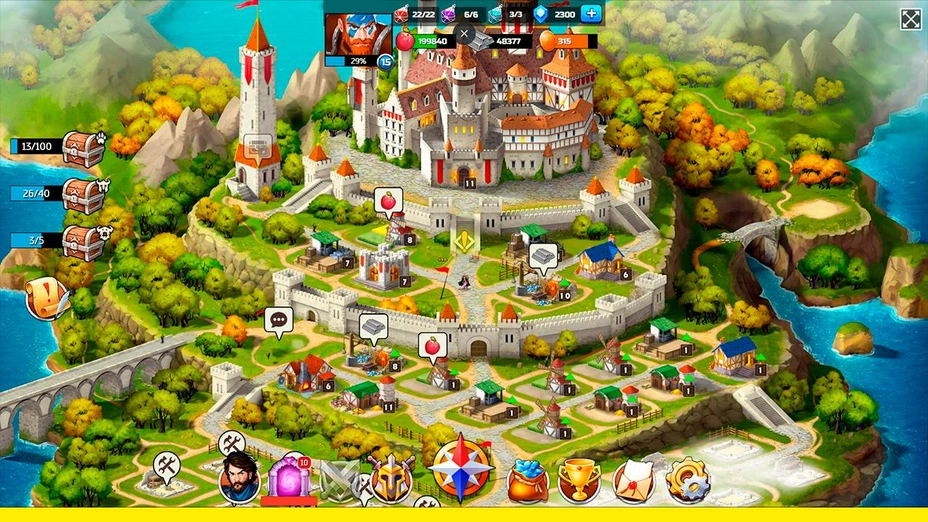The height and width of the screenshot is (522, 928).
Task: Open the titan chest showing 3/5 progress
Action: click(x=83, y=242)
